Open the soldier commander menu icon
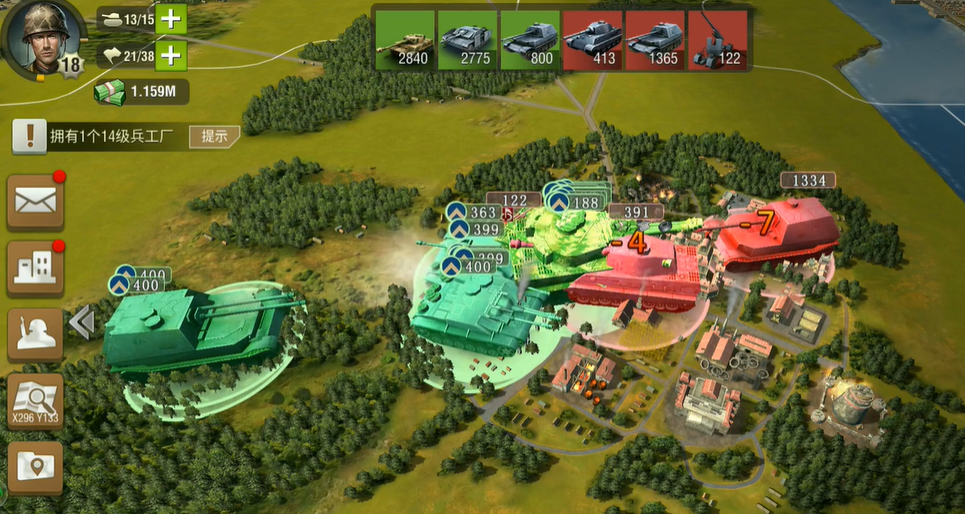Screen dimensions: 965x514 (x=36, y=333)
